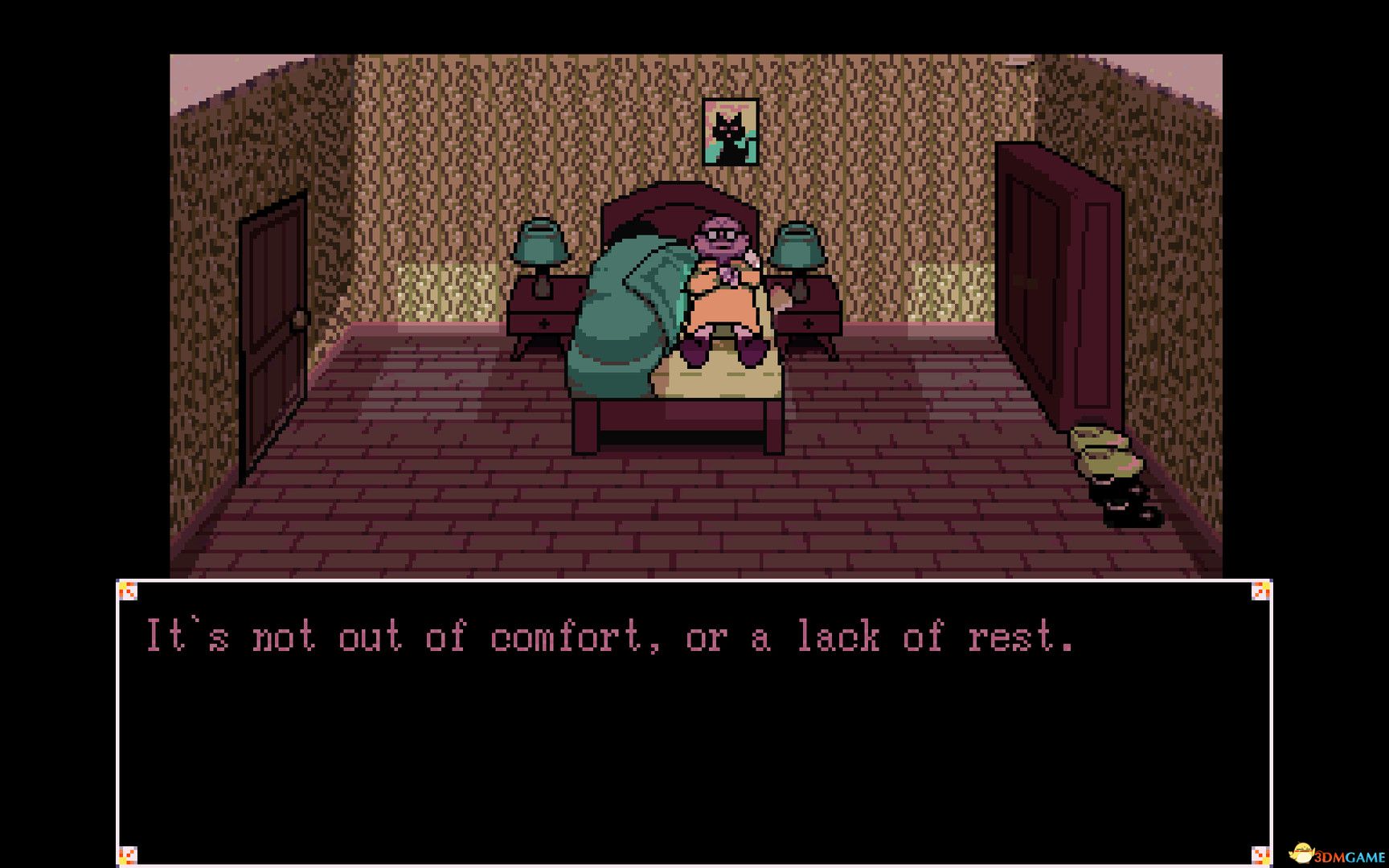Click the top-left corner ornament of dialogue box

pyautogui.click(x=129, y=589)
